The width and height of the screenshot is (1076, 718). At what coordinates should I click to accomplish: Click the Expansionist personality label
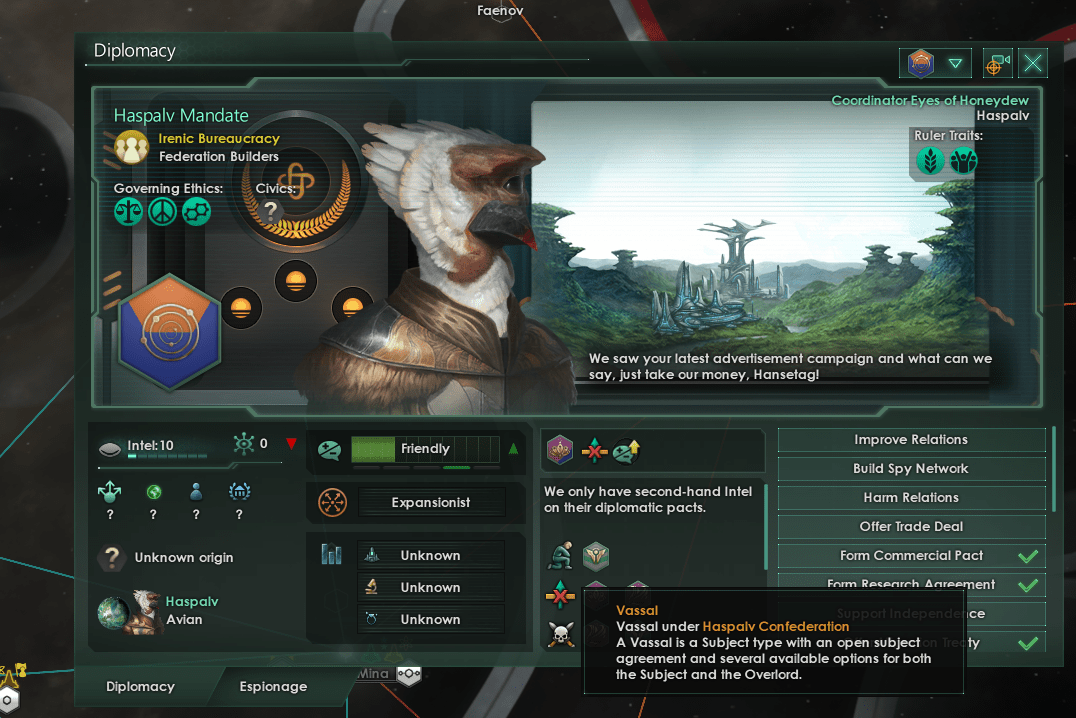pyautogui.click(x=430, y=503)
